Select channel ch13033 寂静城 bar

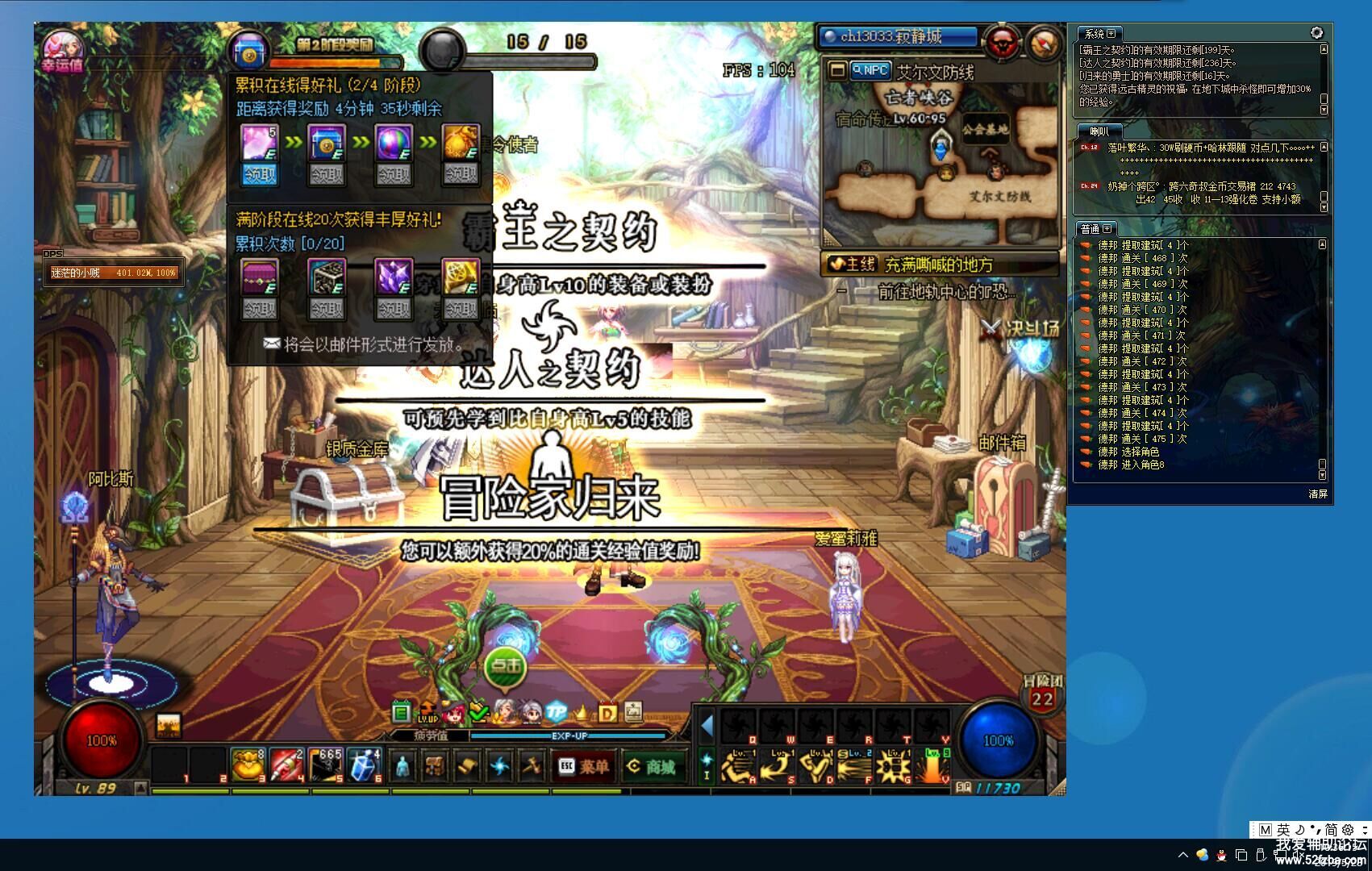[x=898, y=37]
